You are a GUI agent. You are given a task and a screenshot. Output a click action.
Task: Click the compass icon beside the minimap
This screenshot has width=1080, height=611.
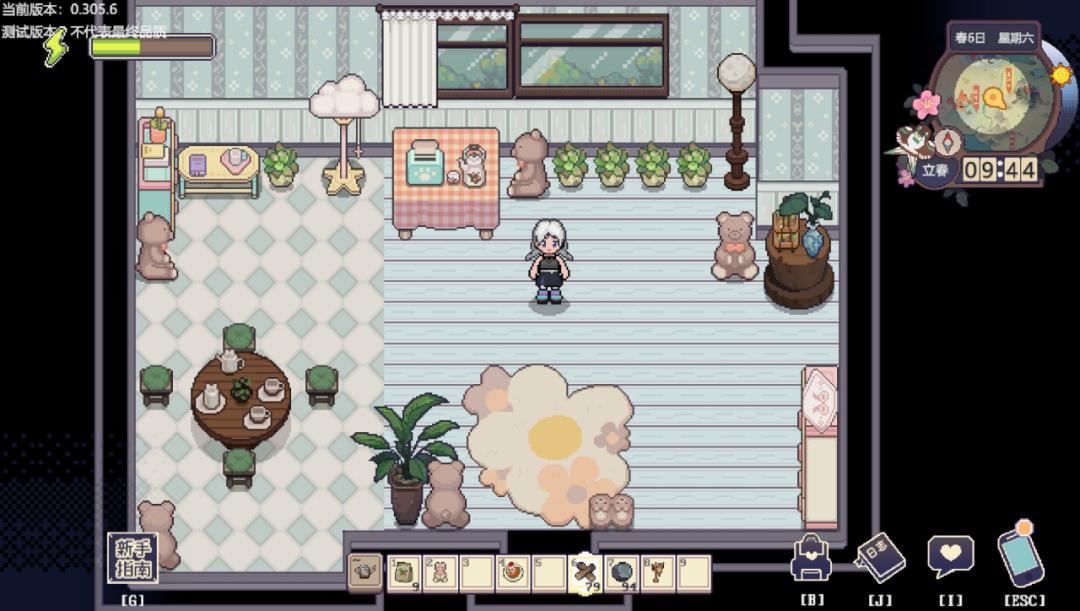[947, 141]
